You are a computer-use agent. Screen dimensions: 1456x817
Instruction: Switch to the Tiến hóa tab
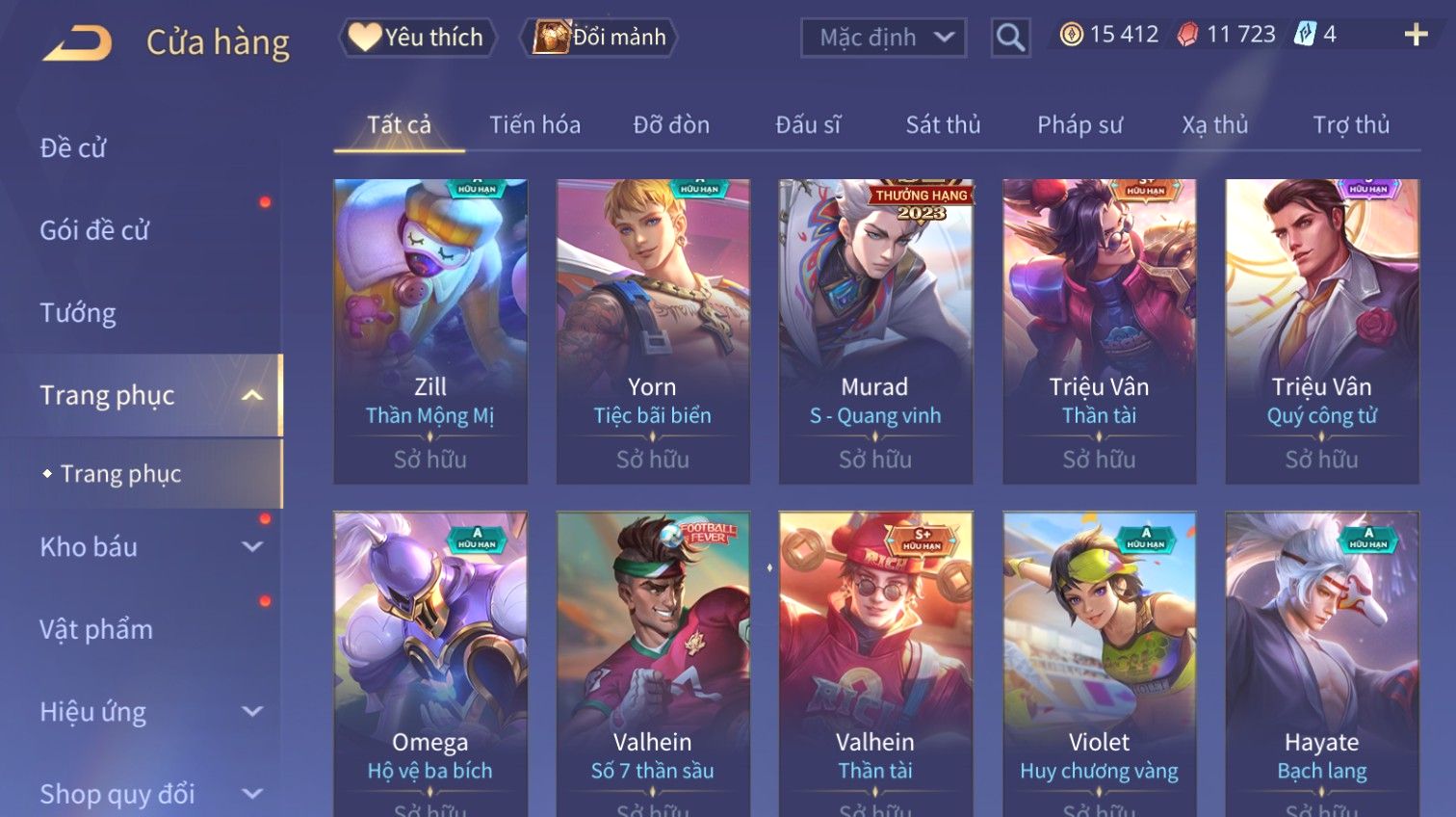pos(534,125)
